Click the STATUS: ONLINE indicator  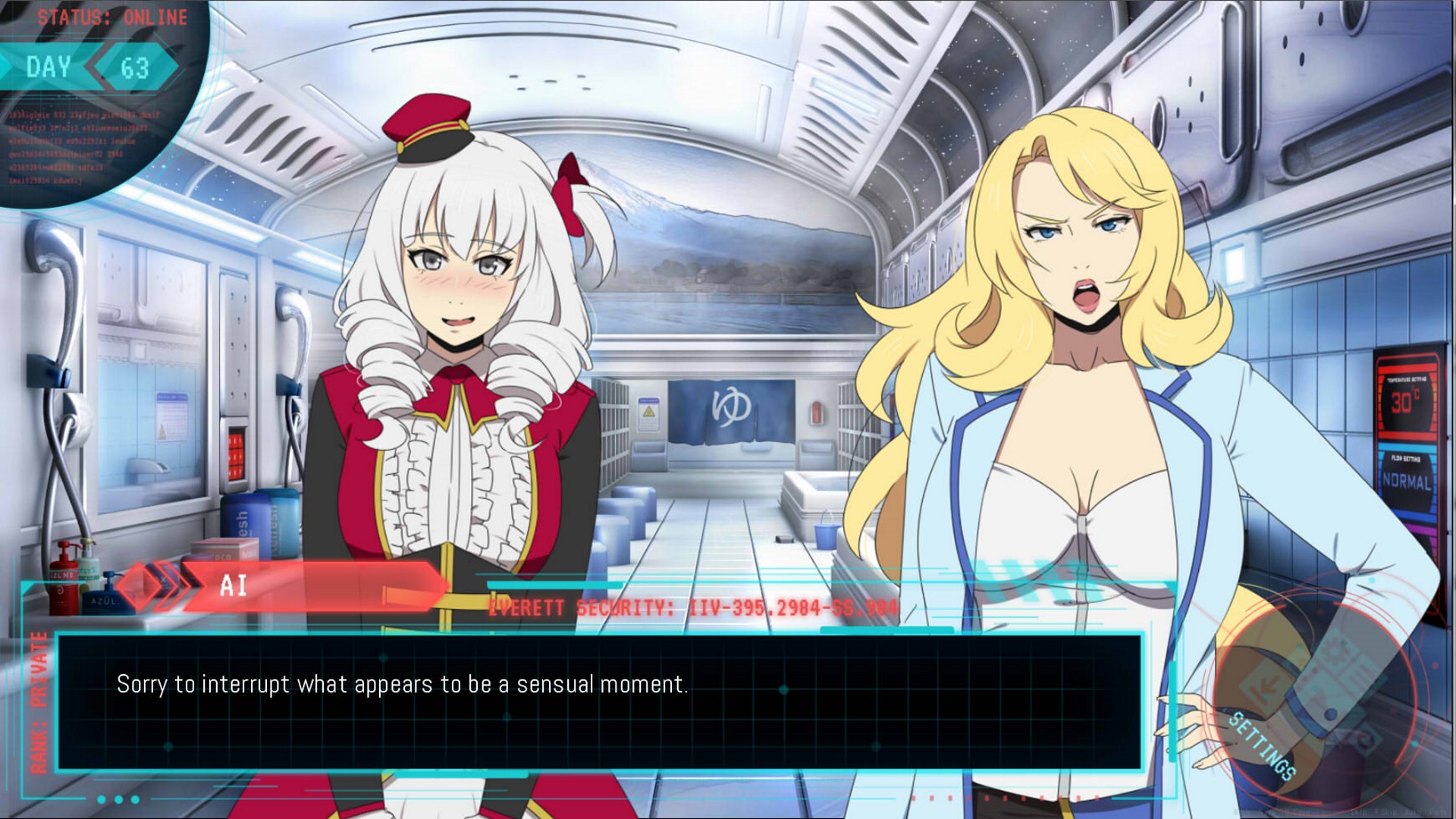110,17
